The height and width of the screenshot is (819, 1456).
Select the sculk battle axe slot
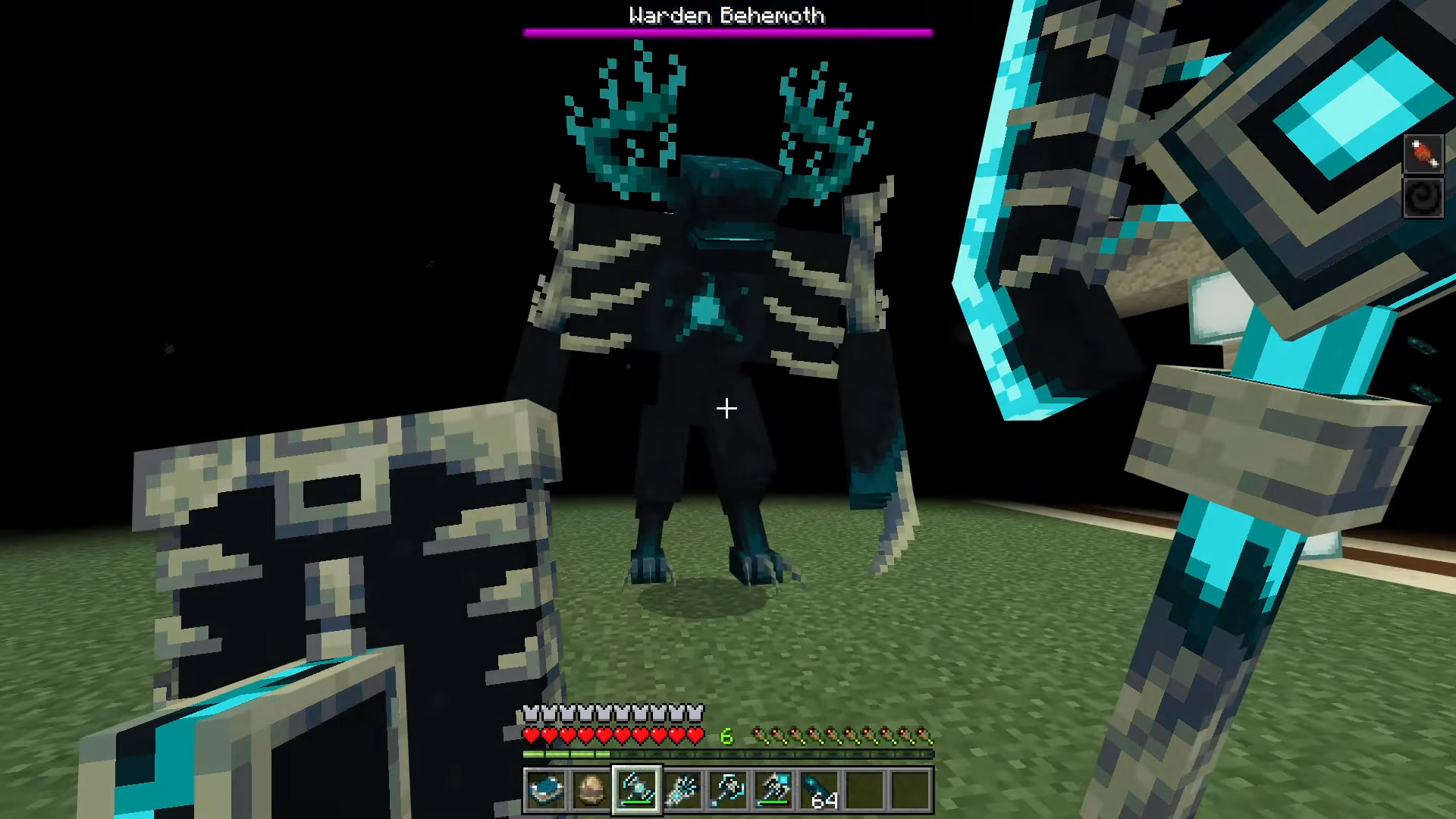click(728, 790)
